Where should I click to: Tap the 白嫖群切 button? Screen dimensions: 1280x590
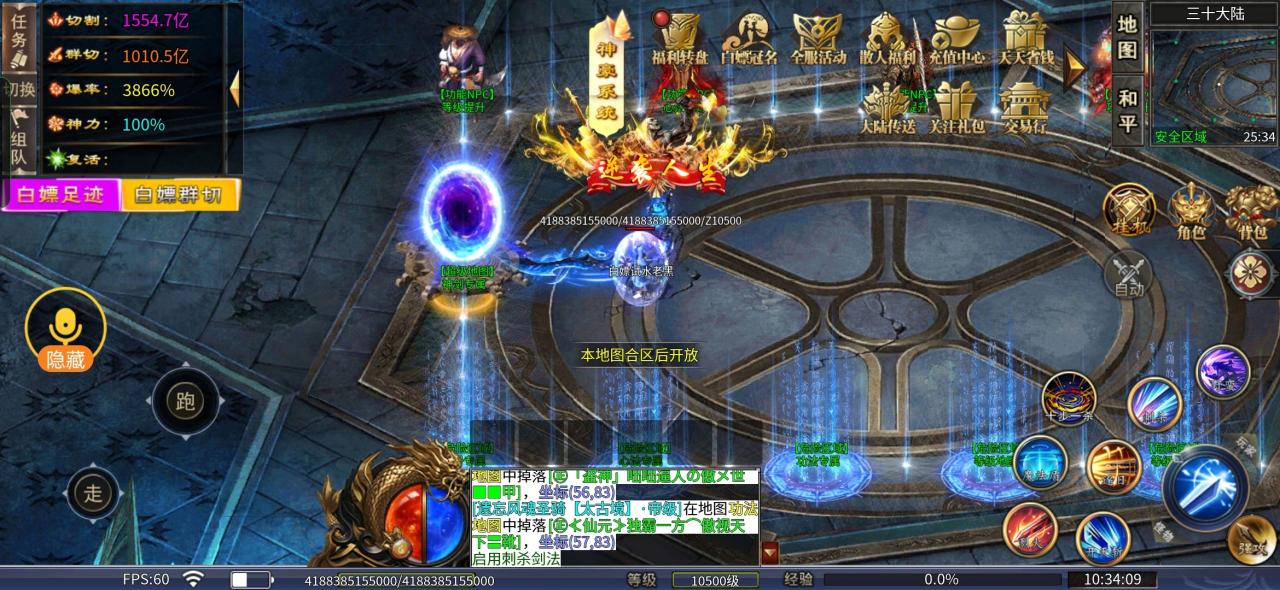[x=180, y=194]
